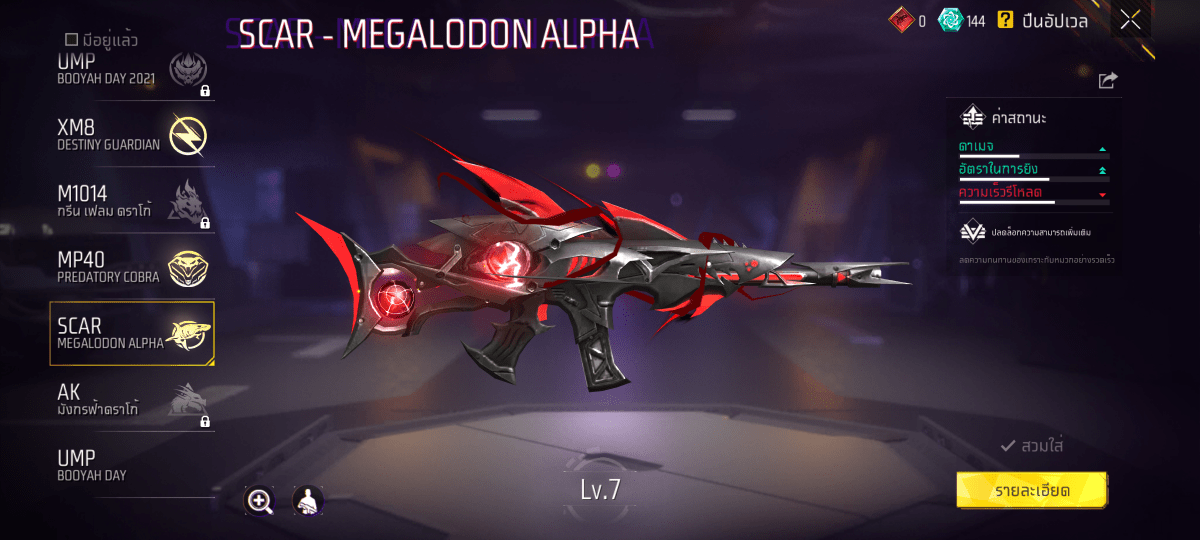1200x540 pixels.
Task: Click the magnifier zoom icon
Action: [x=260, y=501]
